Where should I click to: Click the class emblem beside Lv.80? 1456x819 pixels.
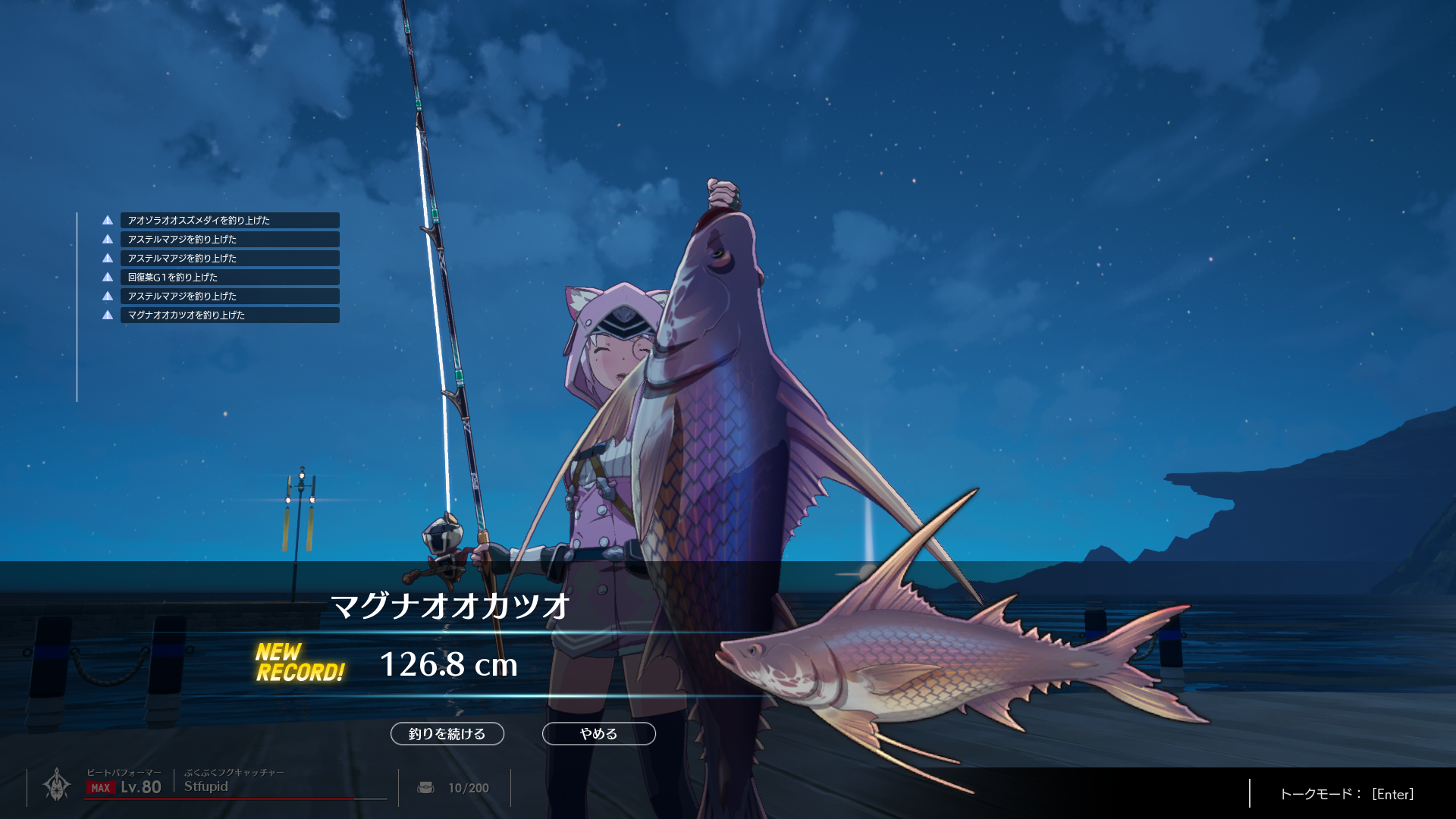click(x=57, y=785)
